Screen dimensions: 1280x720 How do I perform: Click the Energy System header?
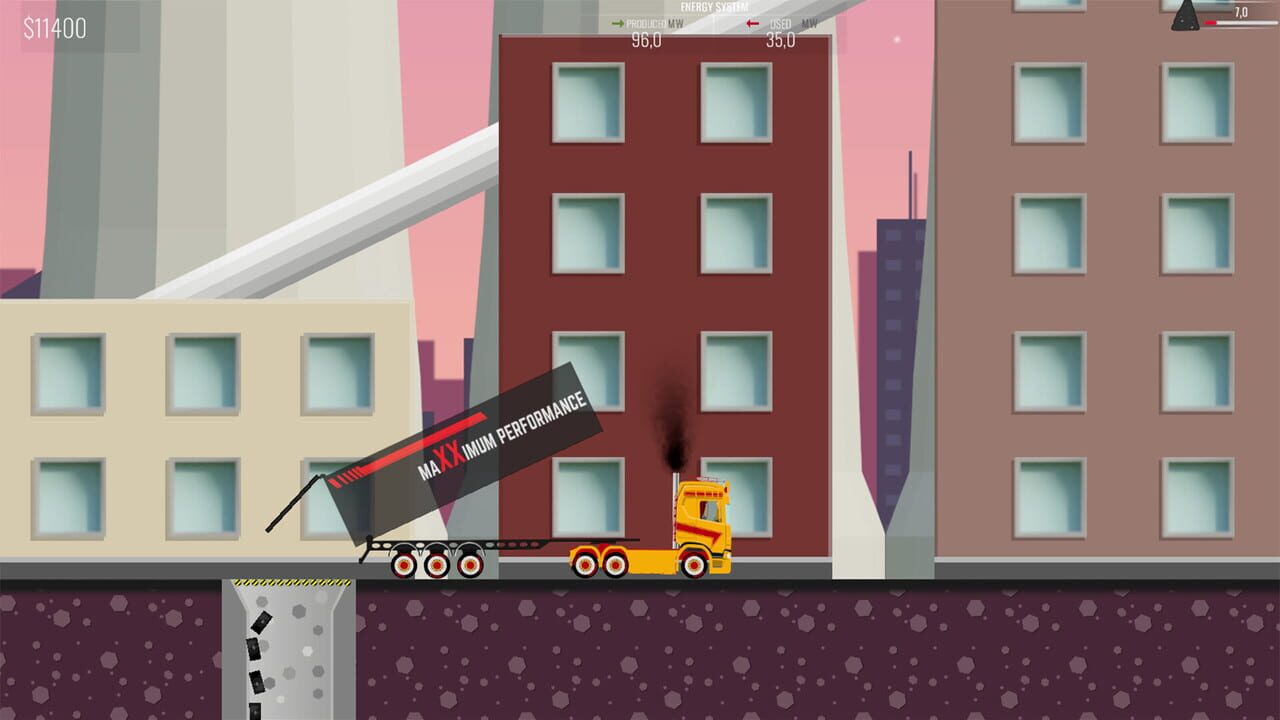tap(712, 5)
